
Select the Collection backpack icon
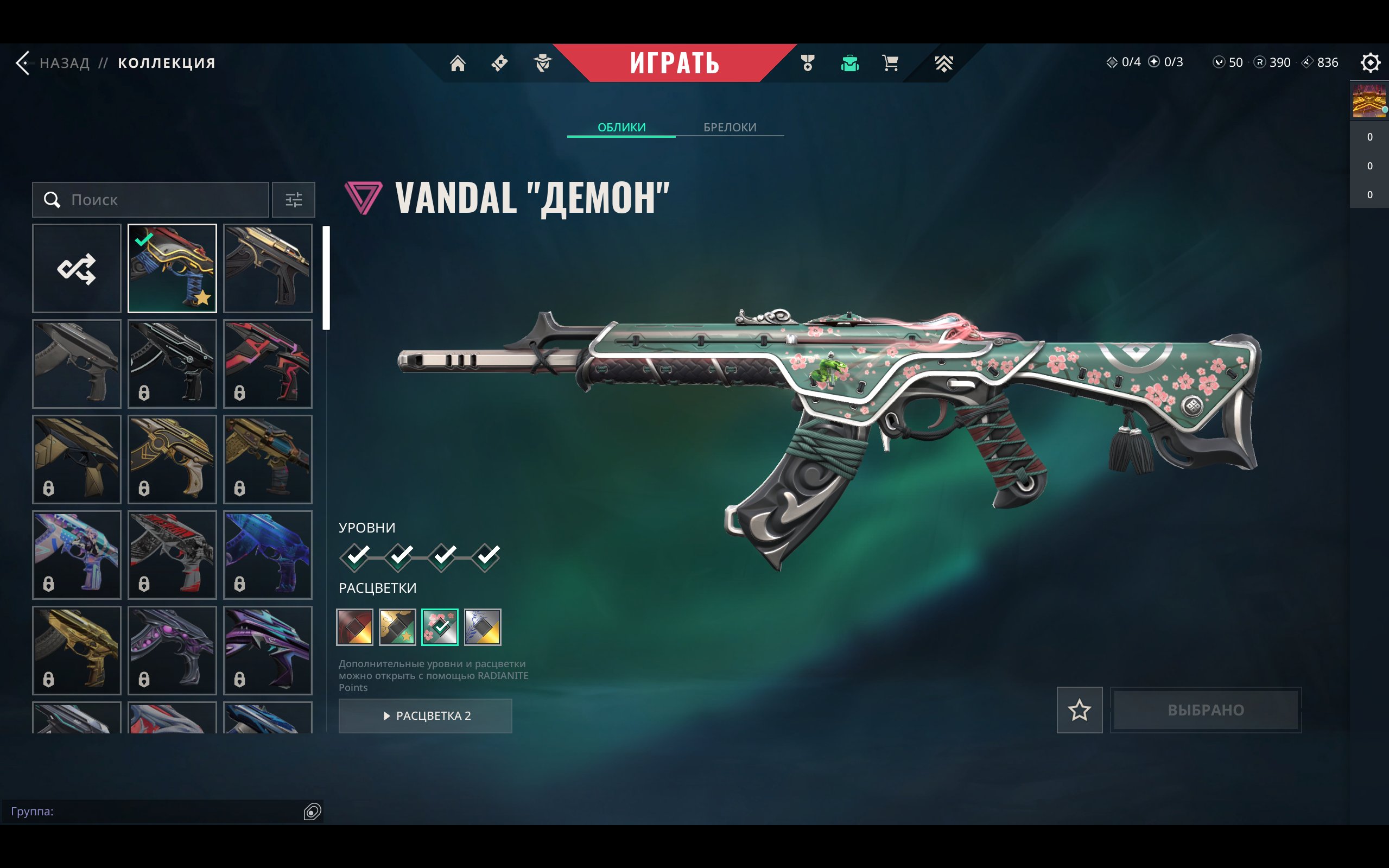point(848,63)
